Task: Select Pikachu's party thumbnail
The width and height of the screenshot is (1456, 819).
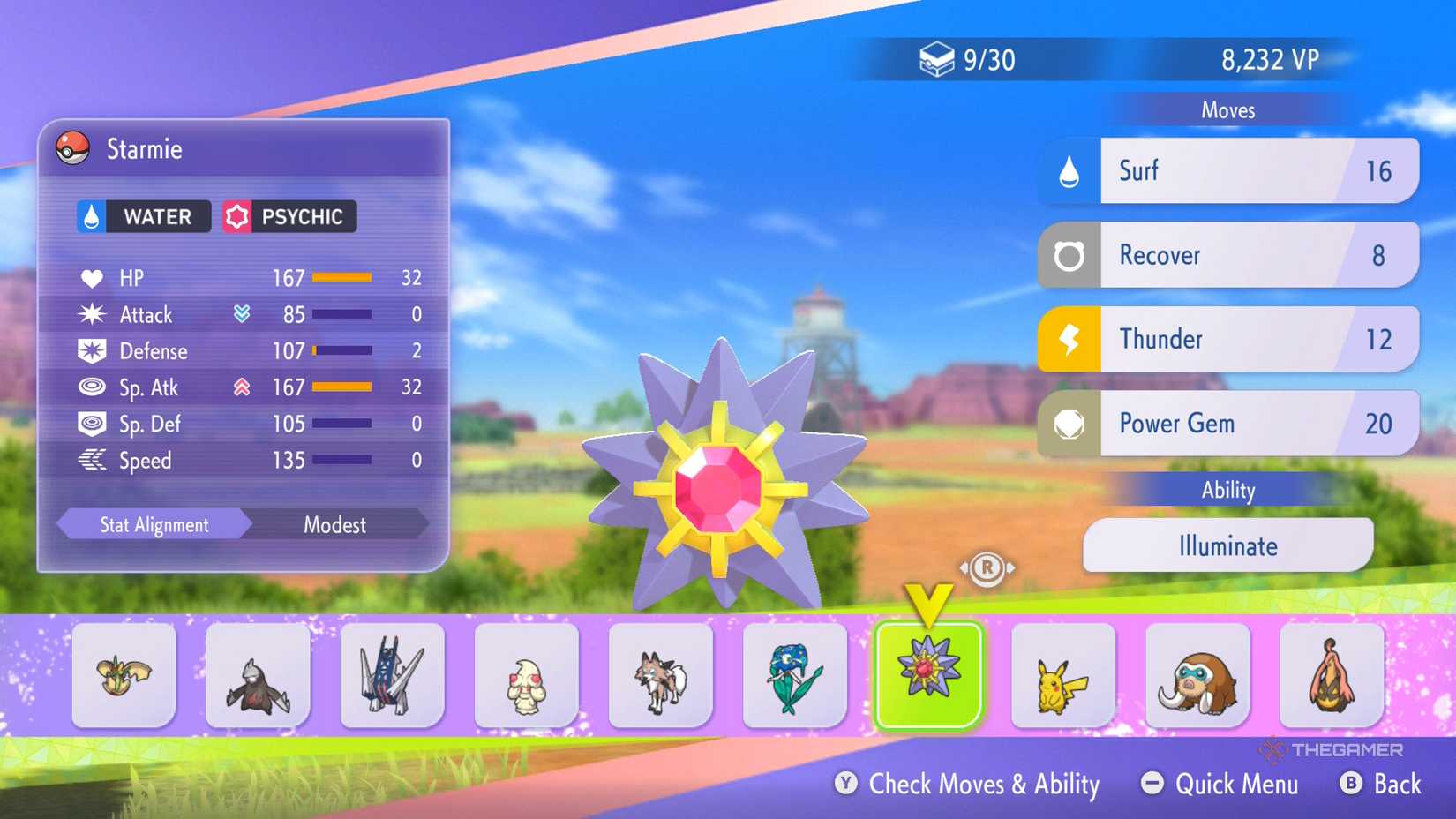Action: coord(1063,676)
